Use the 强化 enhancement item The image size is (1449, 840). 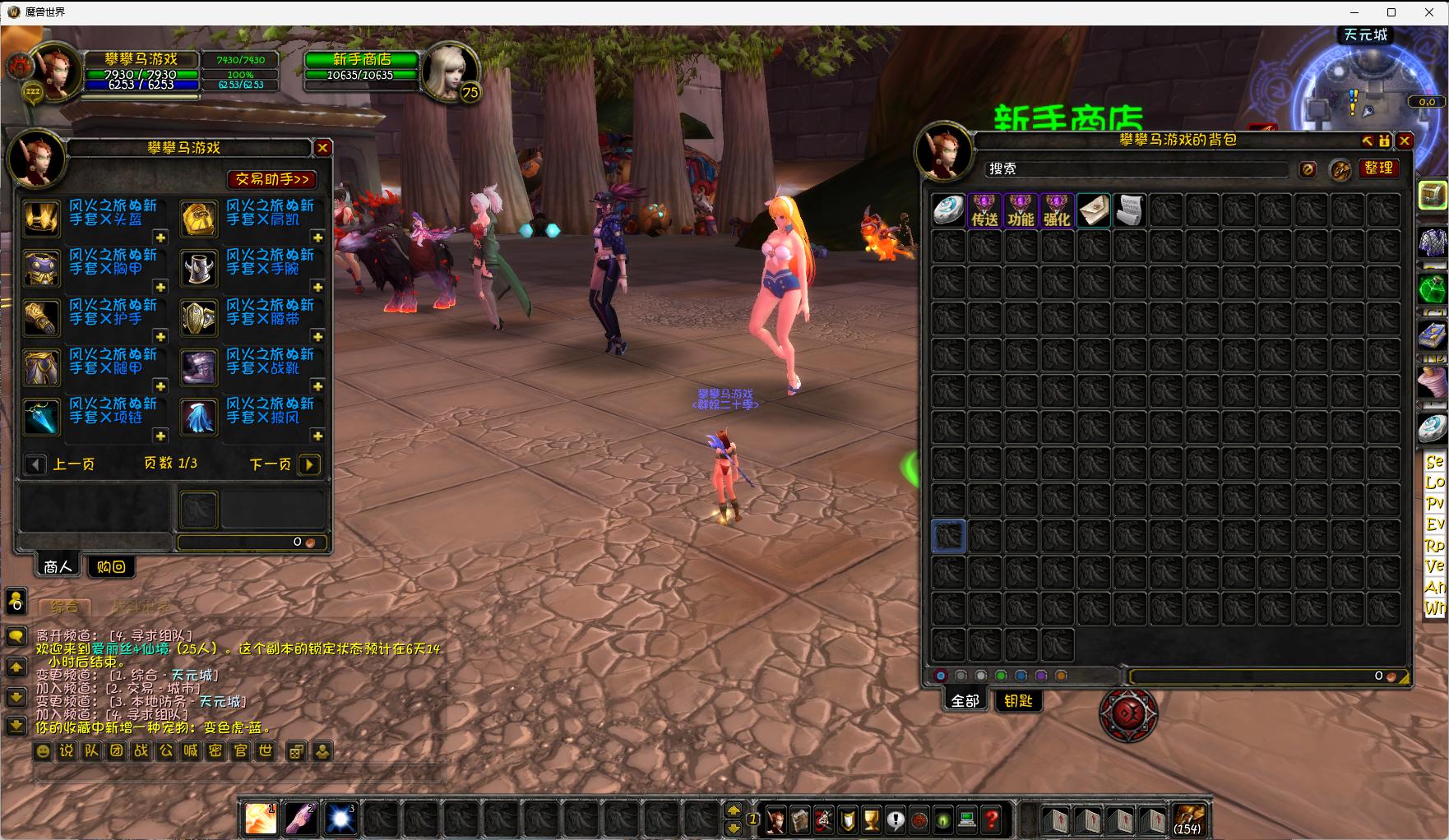coord(1057,210)
